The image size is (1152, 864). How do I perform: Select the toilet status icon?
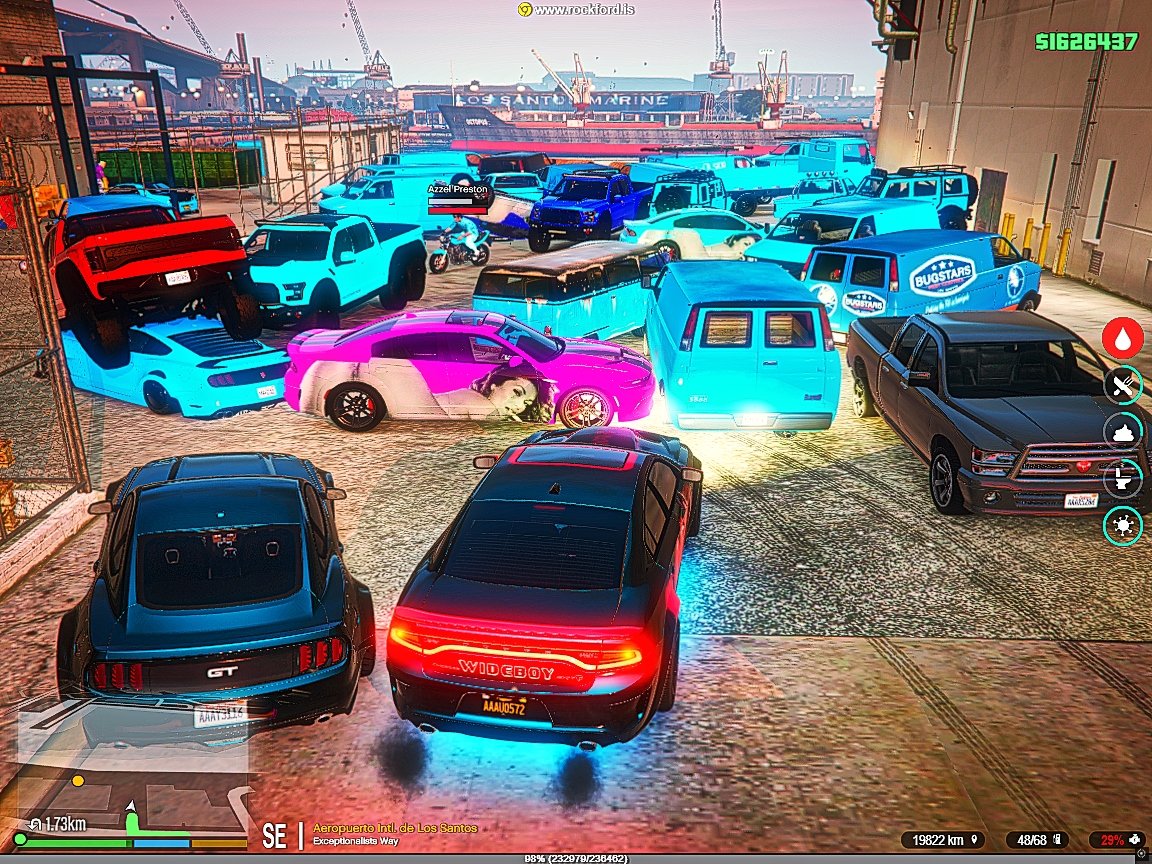point(1123,478)
